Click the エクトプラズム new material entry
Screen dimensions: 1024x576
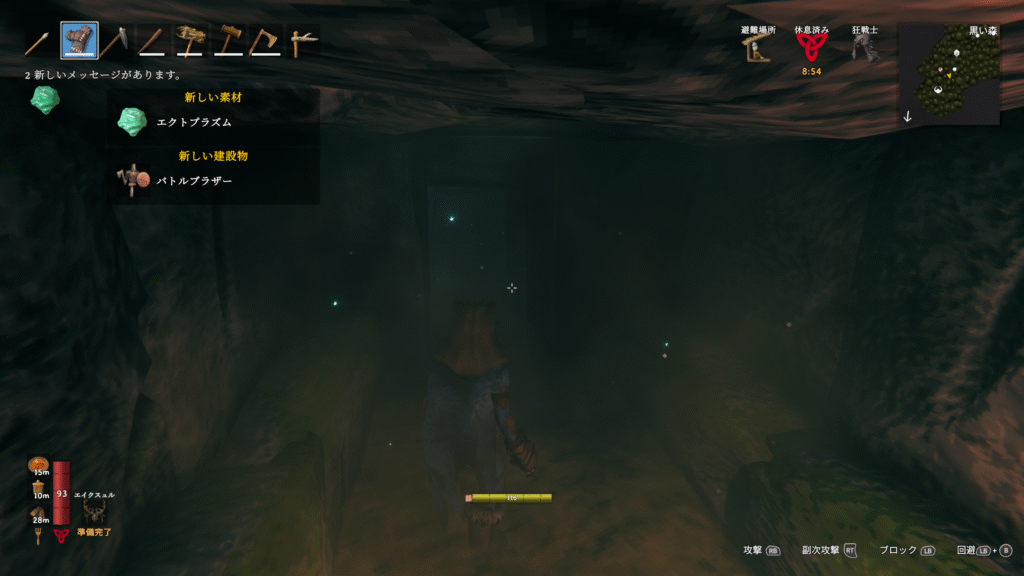coord(193,122)
